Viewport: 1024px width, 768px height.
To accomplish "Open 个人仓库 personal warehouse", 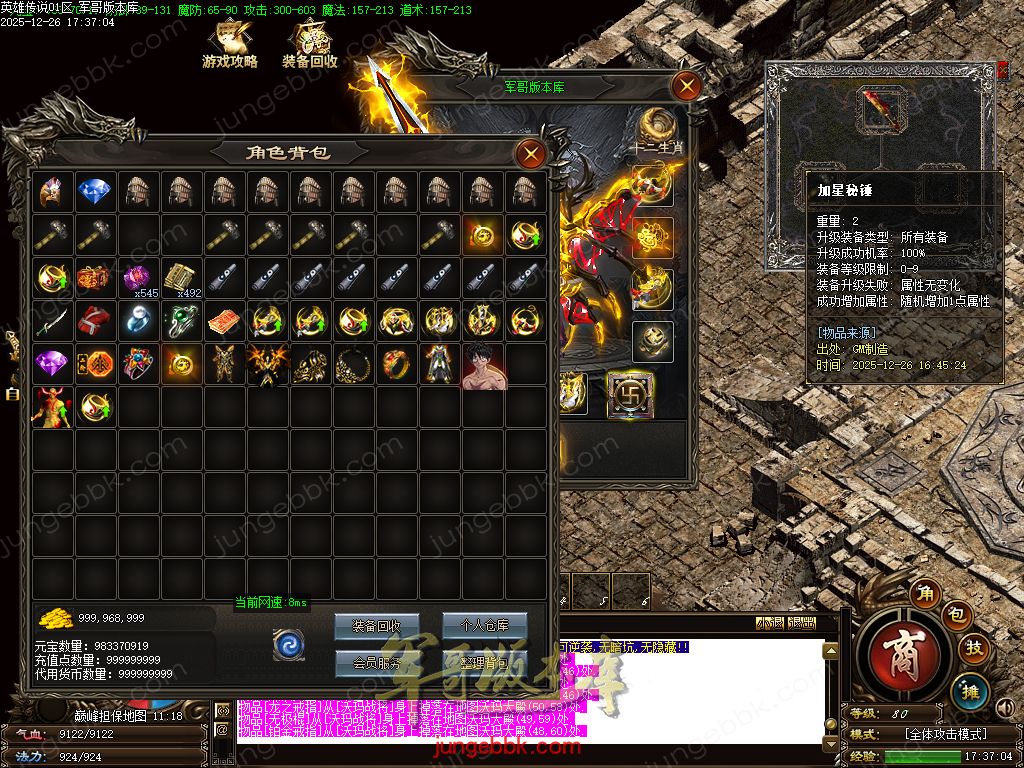I will click(484, 627).
